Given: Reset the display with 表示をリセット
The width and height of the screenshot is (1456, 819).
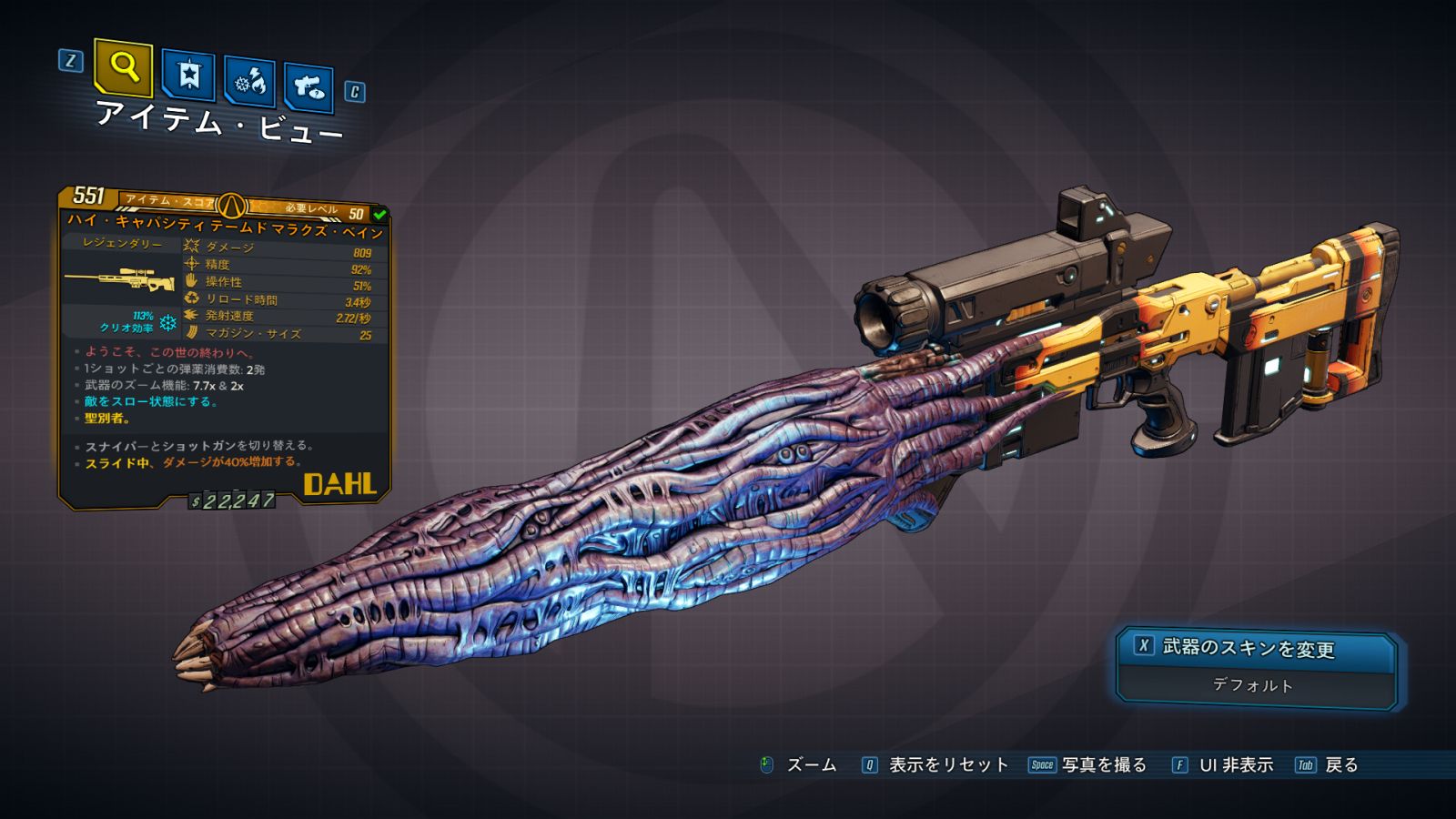Looking at the screenshot, I should point(947,765).
